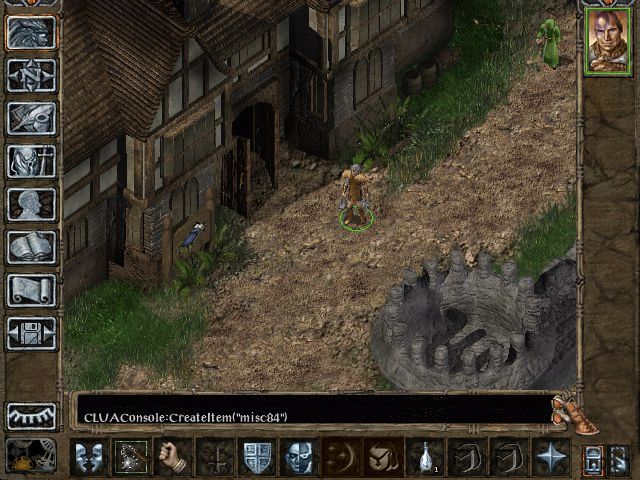Image resolution: width=640 pixels, height=480 pixels.
Task: Click the CLUAConsole command input line
Action: [310, 416]
